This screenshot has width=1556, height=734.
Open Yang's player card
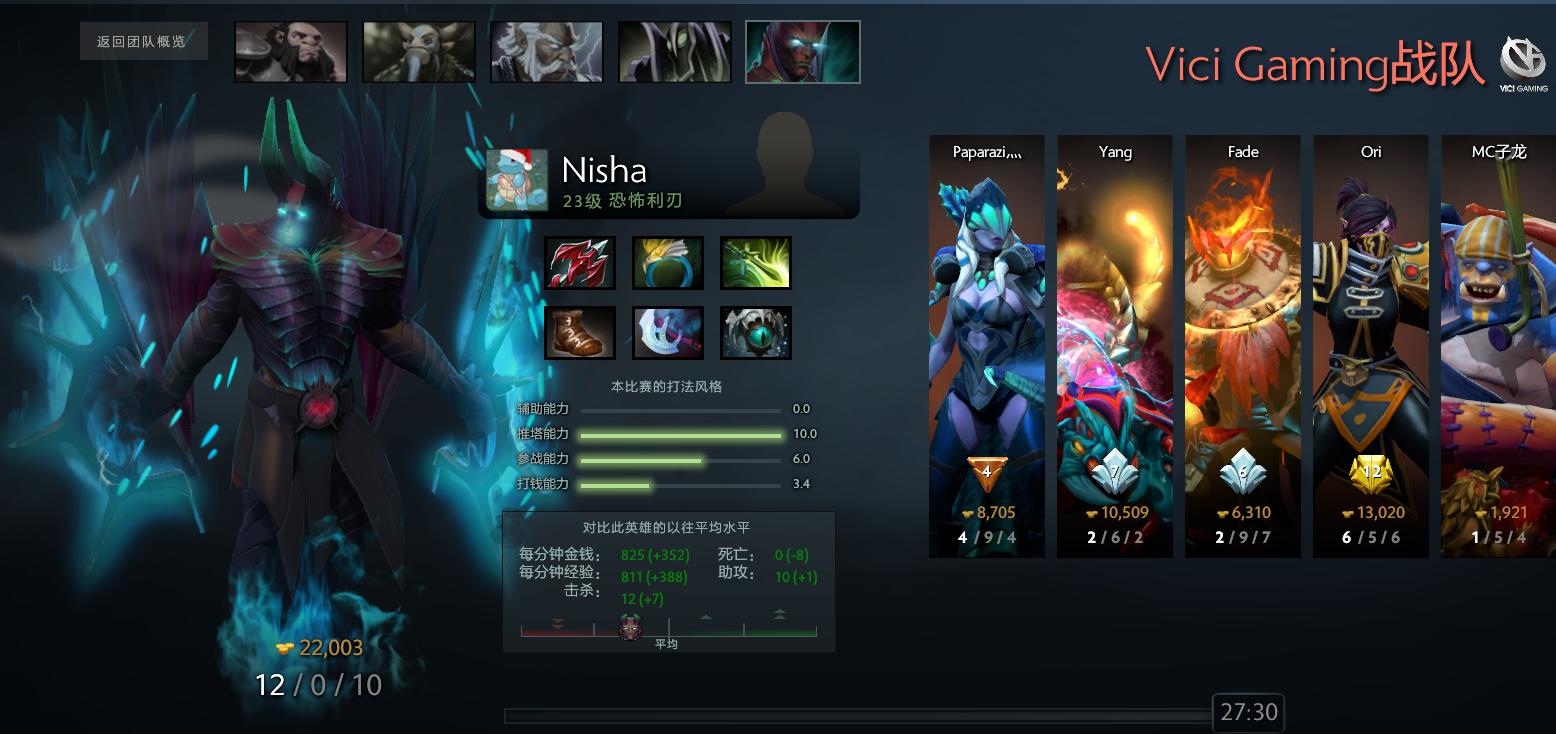[x=1115, y=345]
